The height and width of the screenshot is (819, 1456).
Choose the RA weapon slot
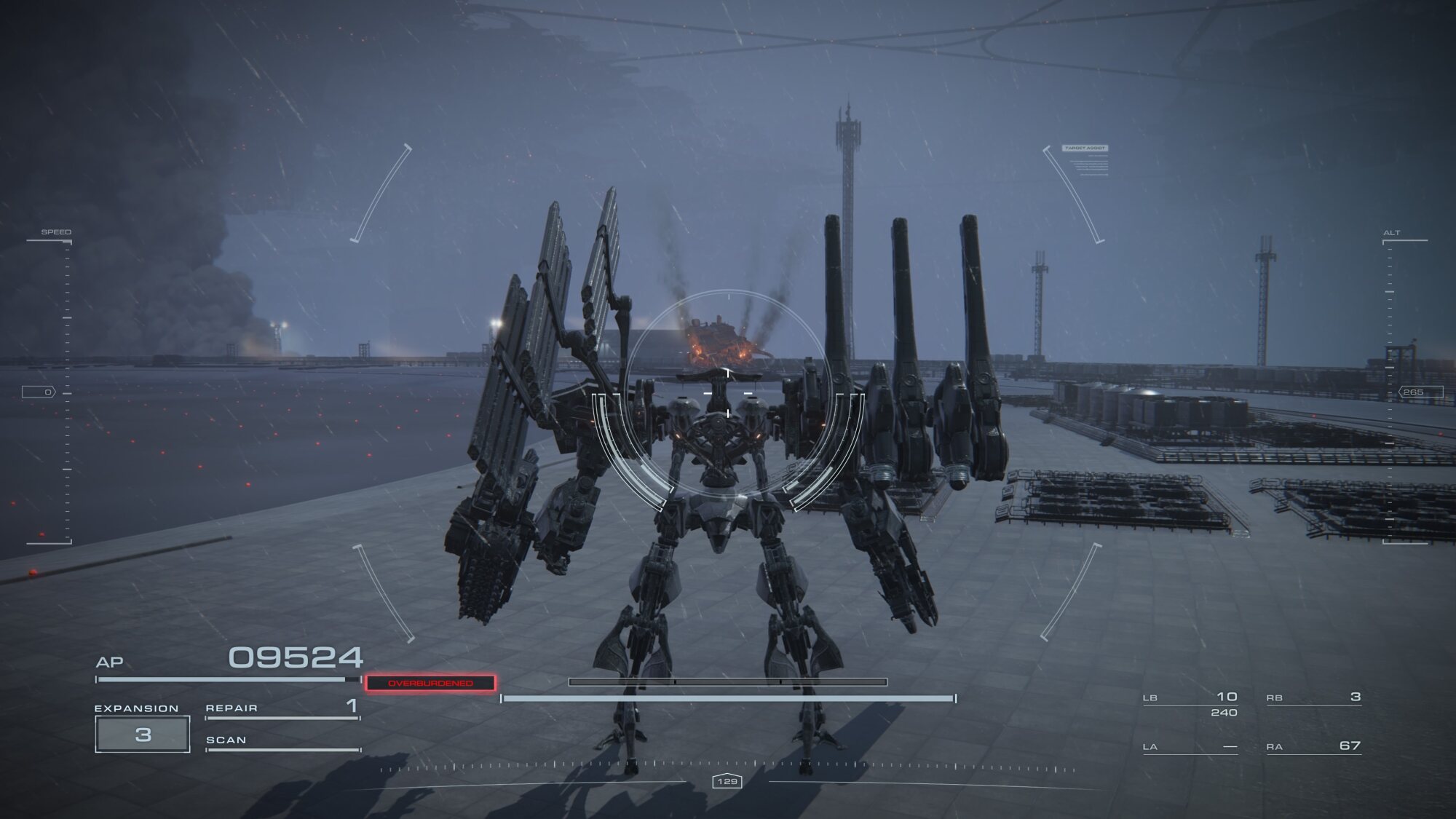point(1313,747)
